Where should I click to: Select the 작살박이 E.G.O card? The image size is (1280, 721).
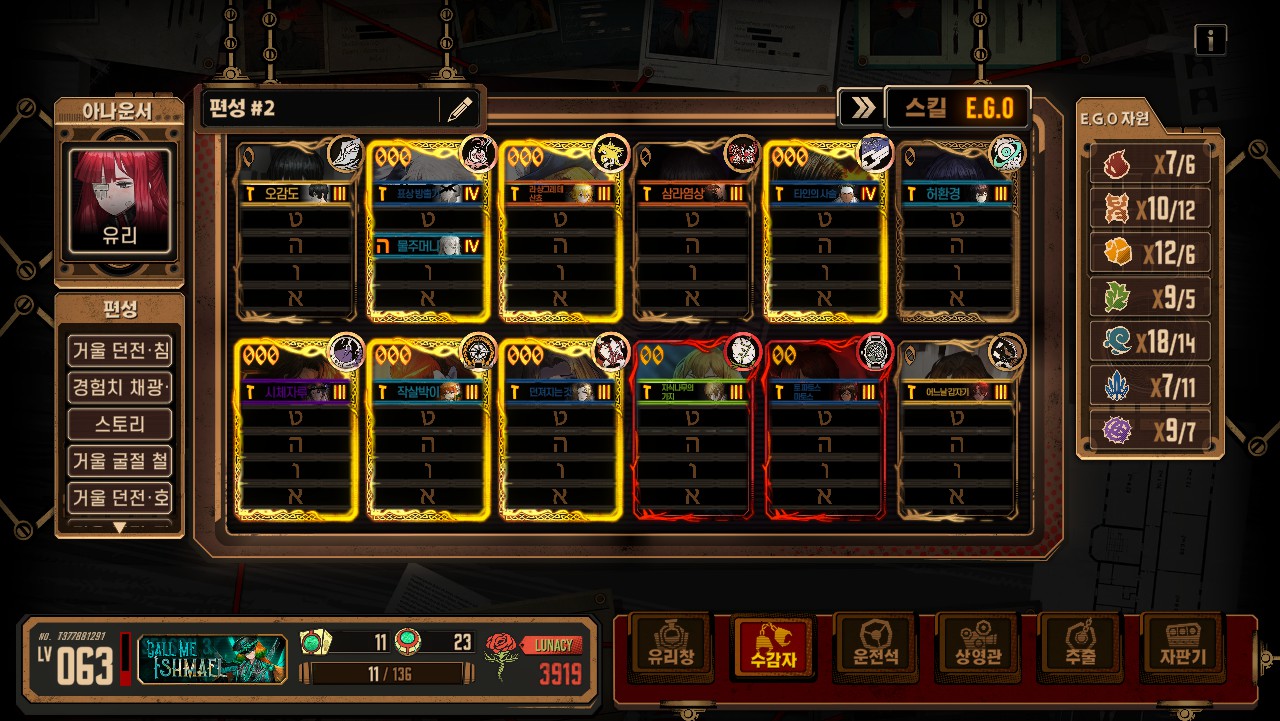click(429, 430)
